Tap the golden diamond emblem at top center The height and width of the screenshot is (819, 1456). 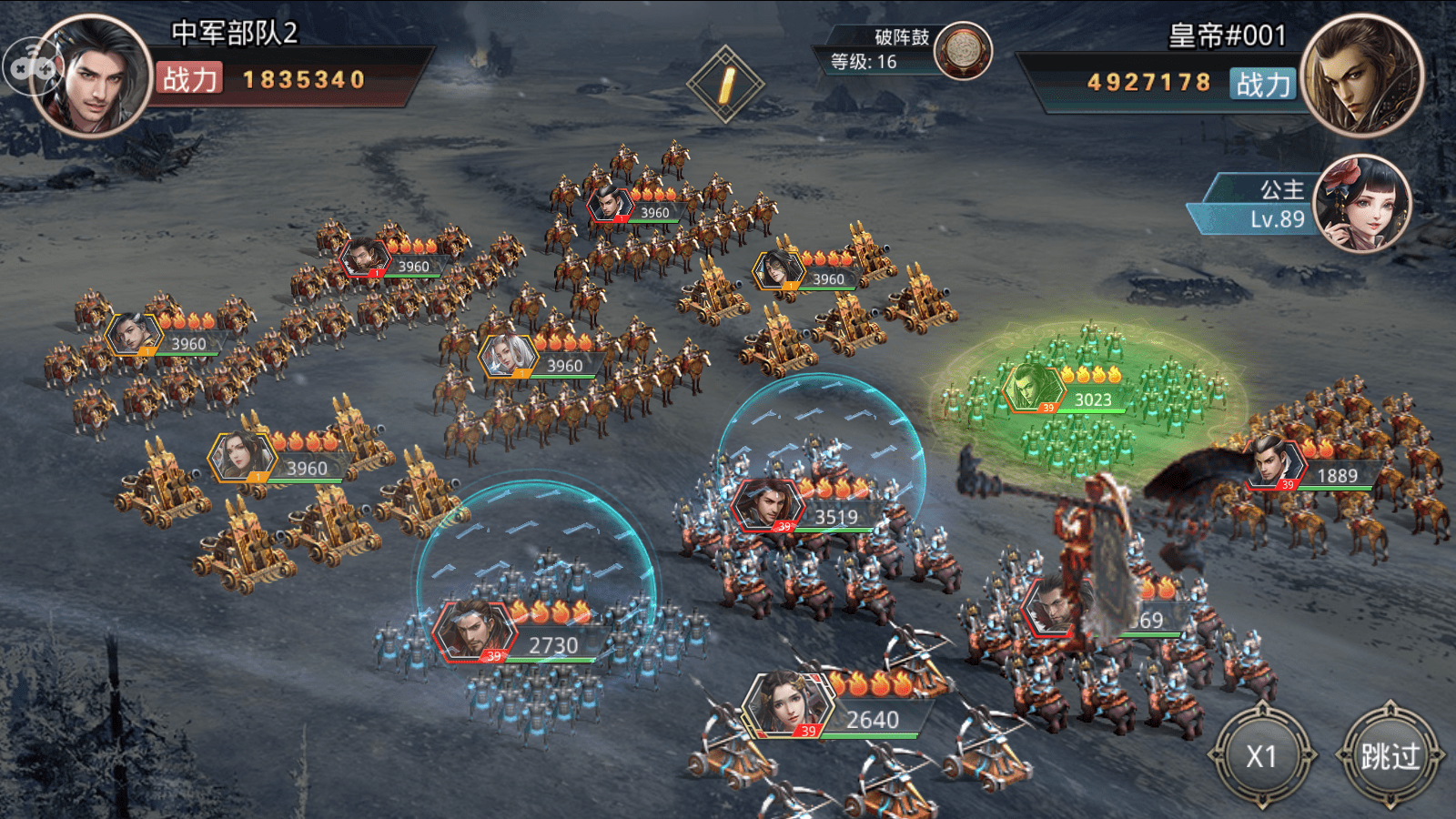[725, 84]
